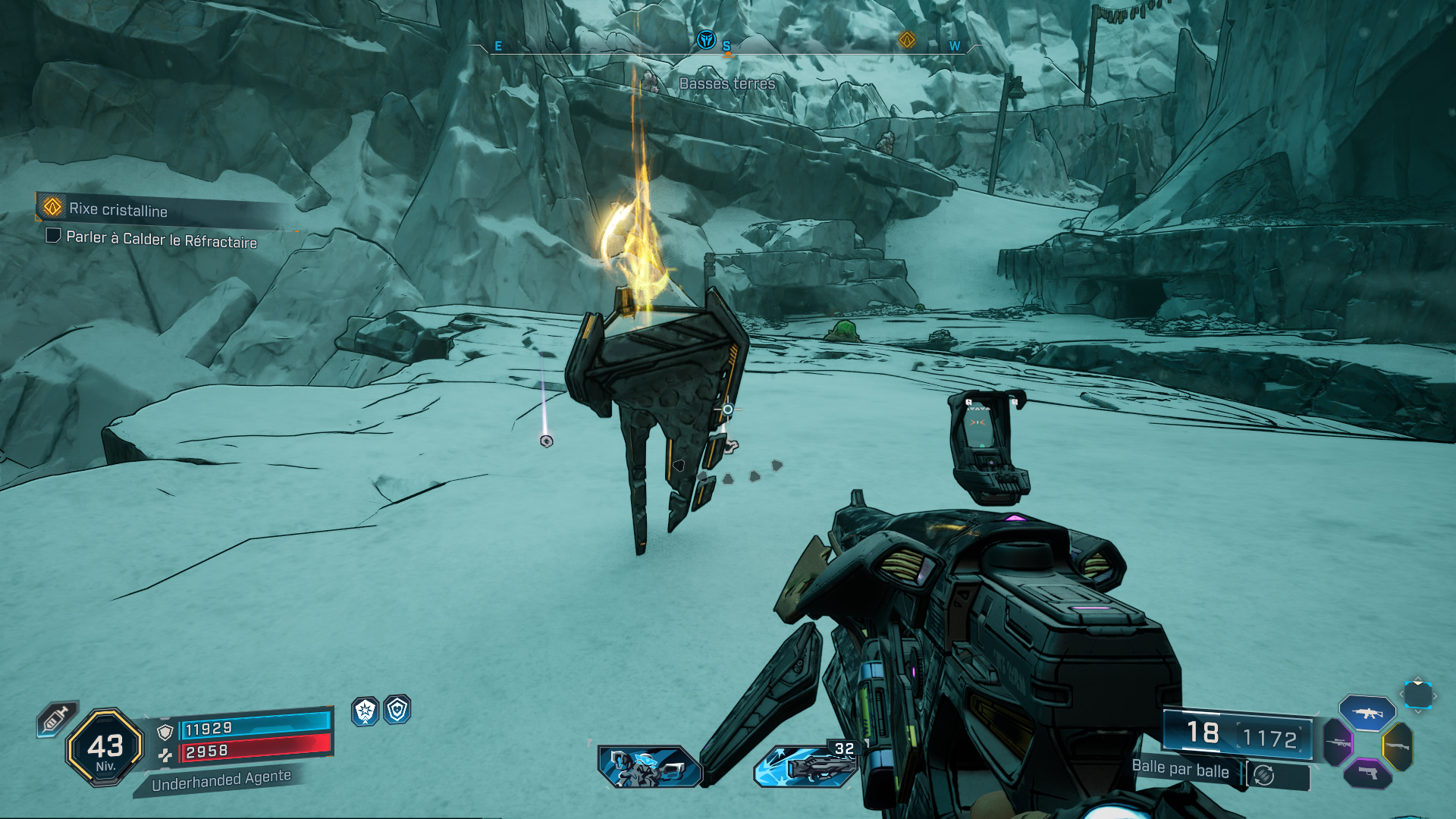Activate the action skill icon
This screenshot has height=819, width=1456.
pyautogui.click(x=650, y=767)
